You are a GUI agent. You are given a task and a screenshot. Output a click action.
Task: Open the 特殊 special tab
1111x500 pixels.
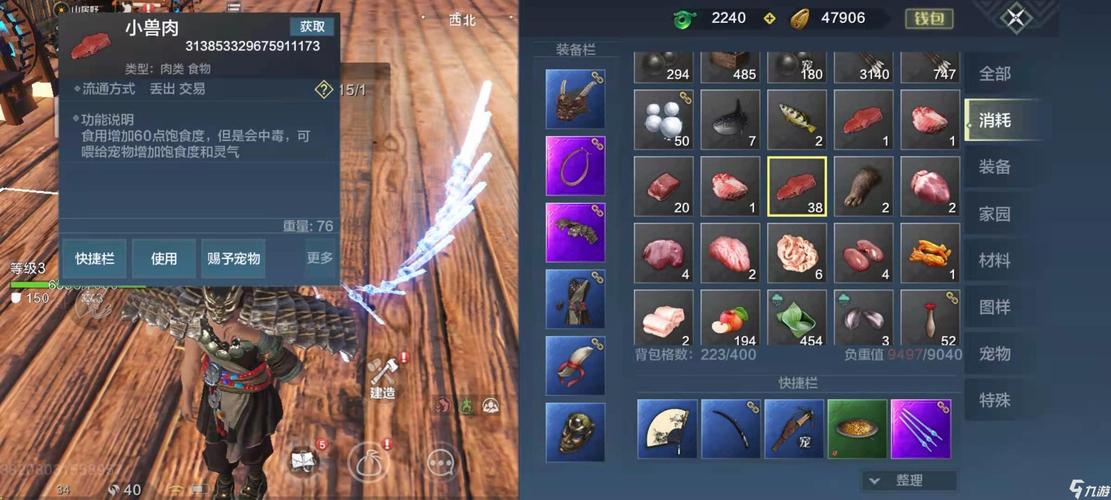(994, 400)
